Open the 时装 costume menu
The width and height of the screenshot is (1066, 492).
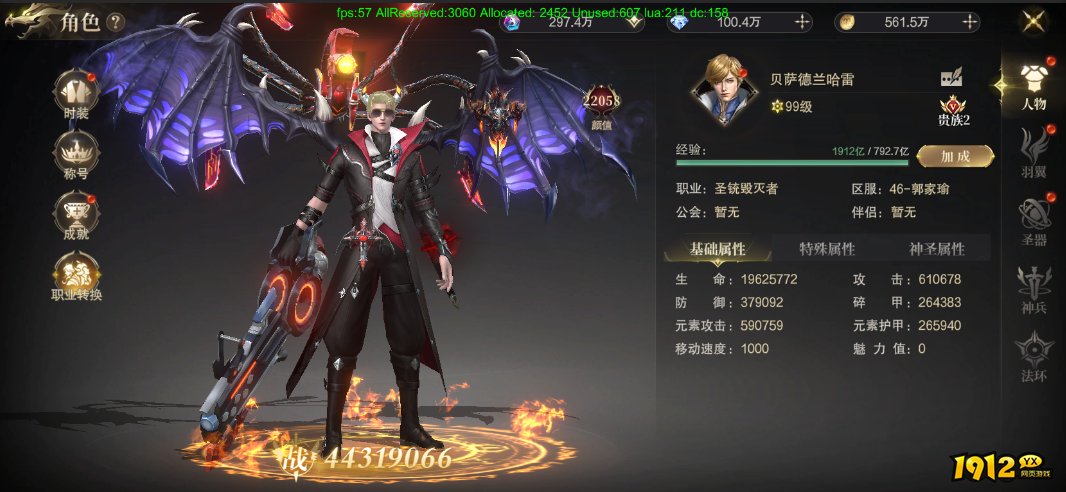(x=76, y=93)
